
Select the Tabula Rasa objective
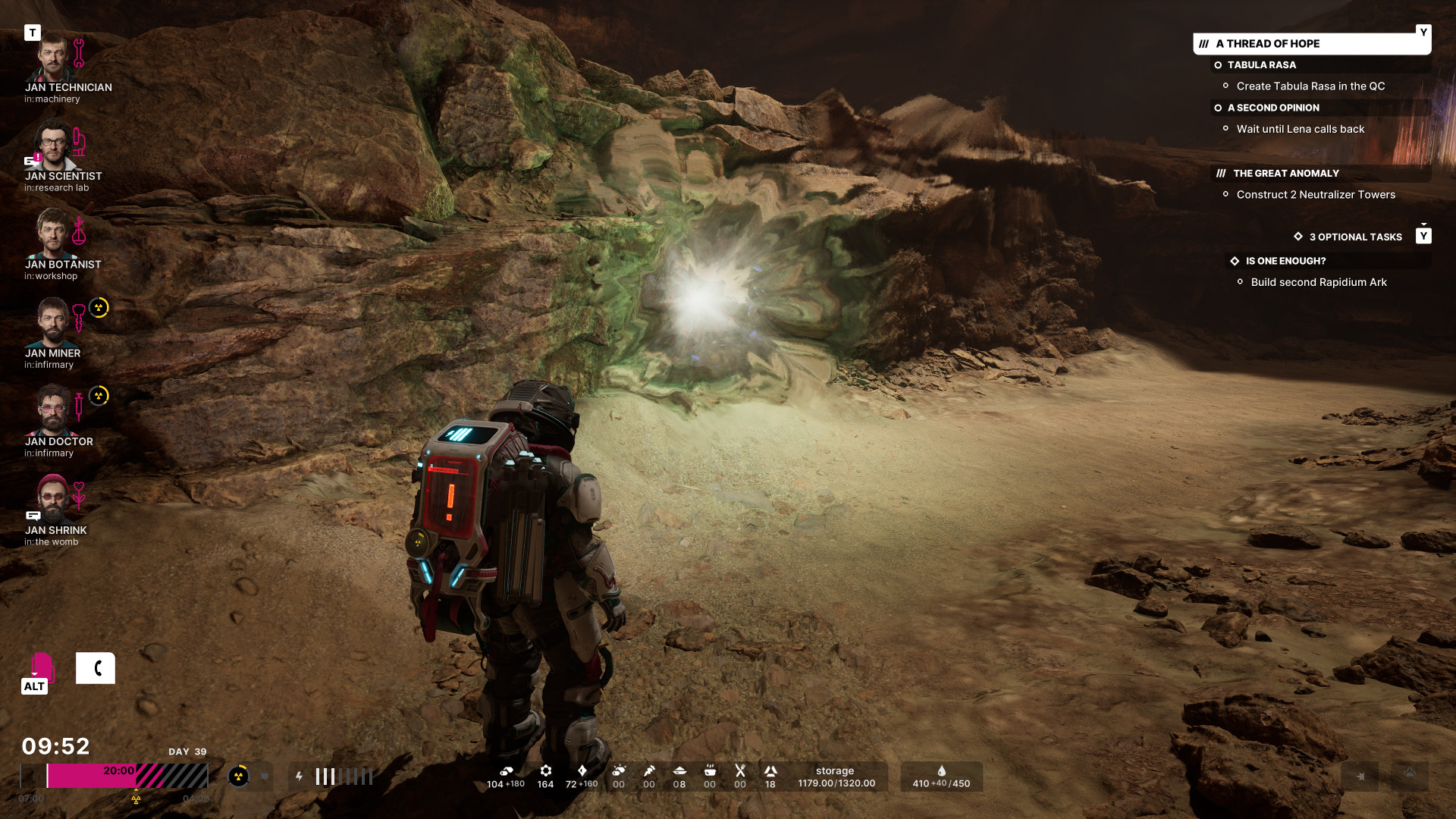coord(1262,65)
